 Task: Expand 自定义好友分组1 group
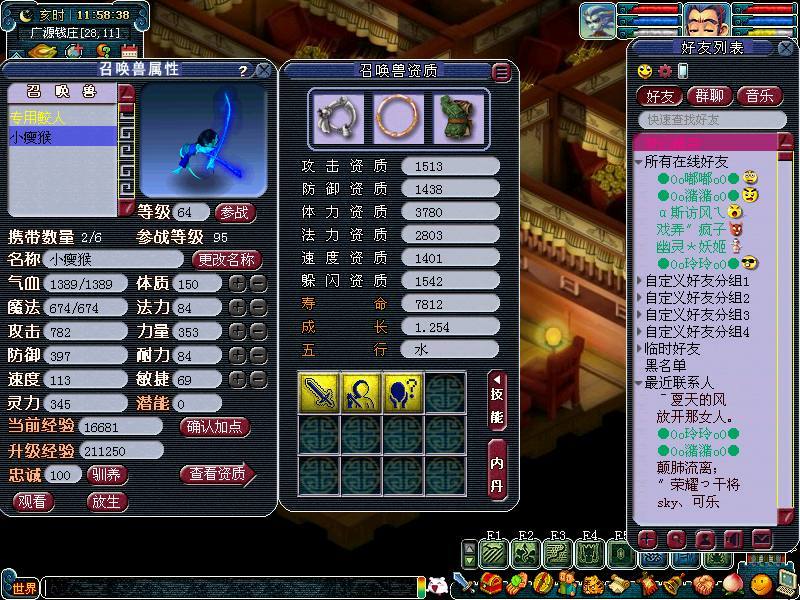tap(696, 283)
